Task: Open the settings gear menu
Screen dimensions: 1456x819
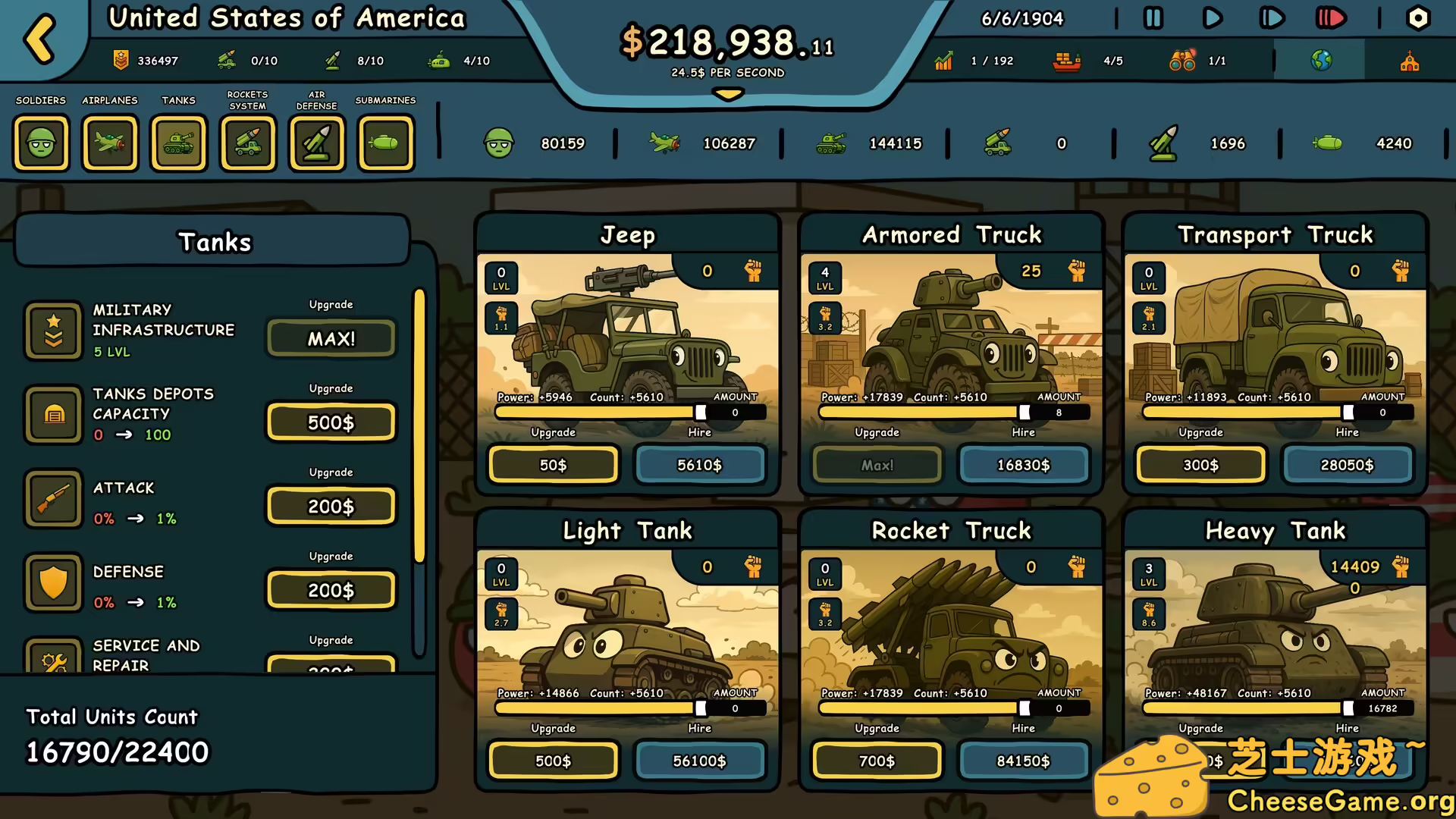Action: coord(1417,18)
